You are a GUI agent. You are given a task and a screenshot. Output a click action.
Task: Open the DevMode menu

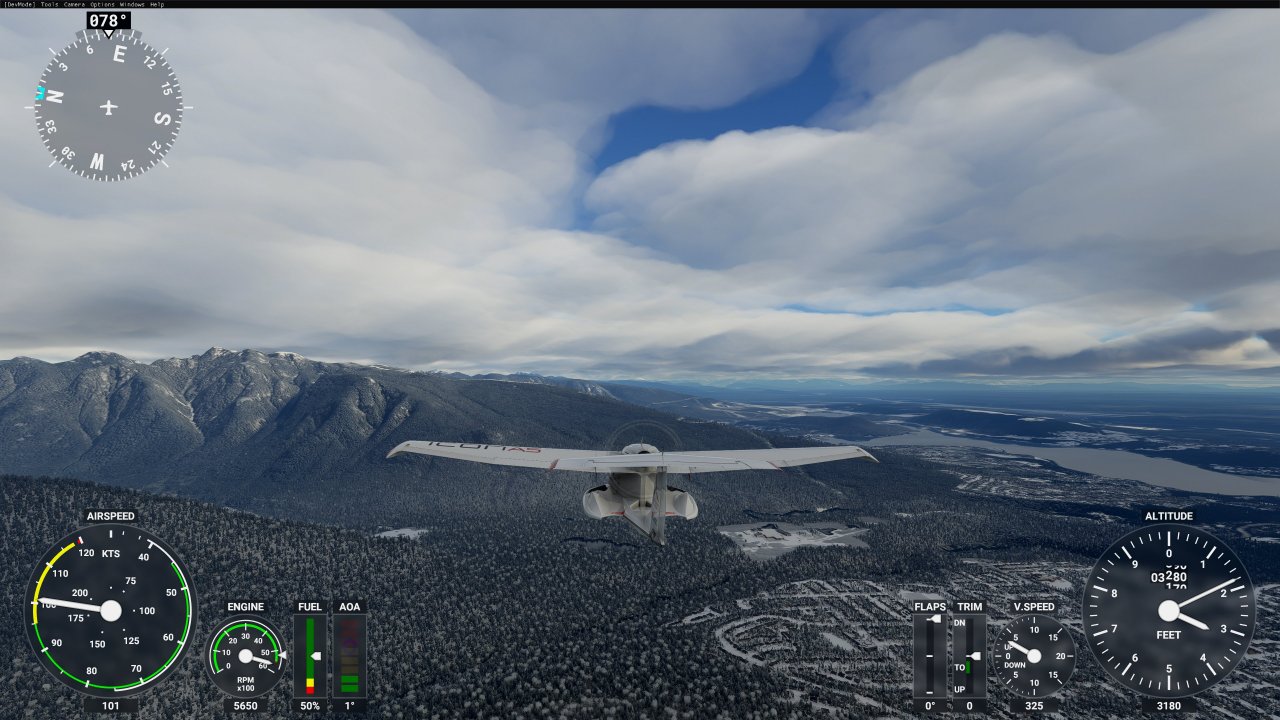coord(19,4)
